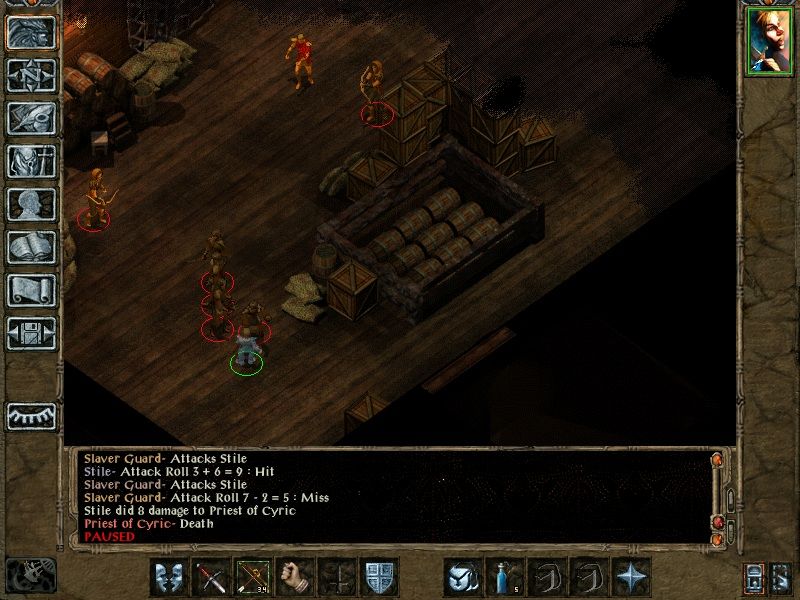Image resolution: width=800 pixels, height=600 pixels.
Task: Choose the fist weapon slot
Action: pyautogui.click(x=293, y=578)
